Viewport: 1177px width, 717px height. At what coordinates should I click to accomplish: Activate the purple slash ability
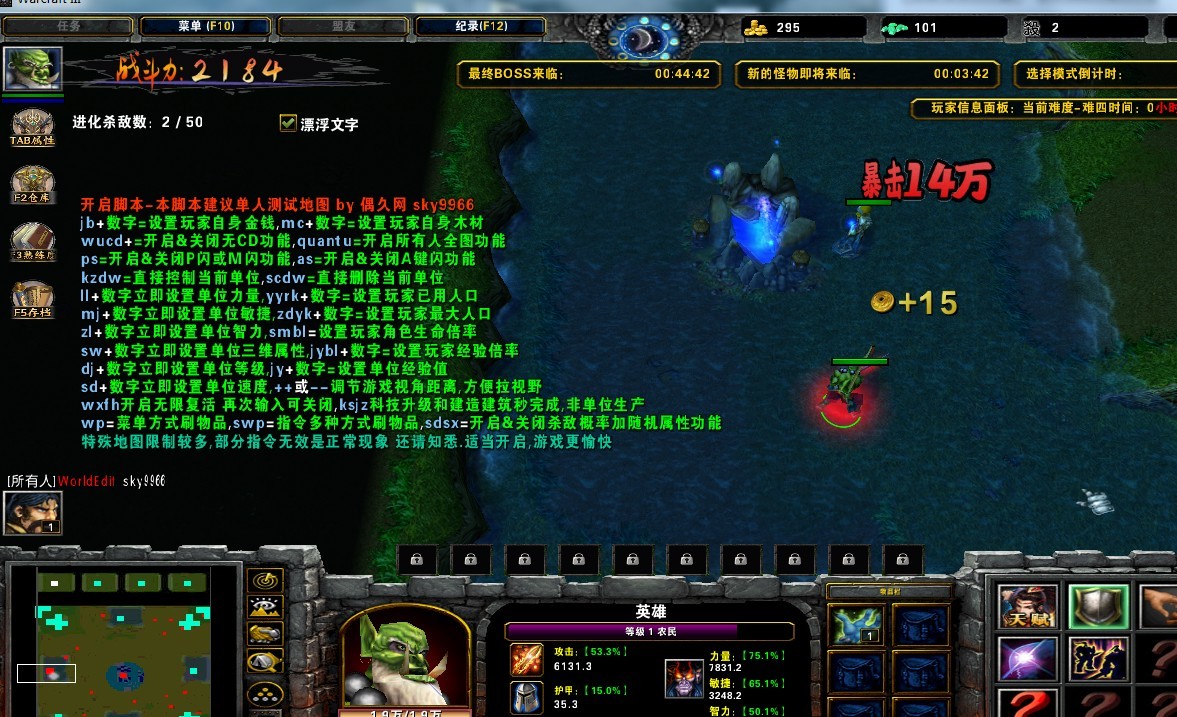pos(1028,659)
